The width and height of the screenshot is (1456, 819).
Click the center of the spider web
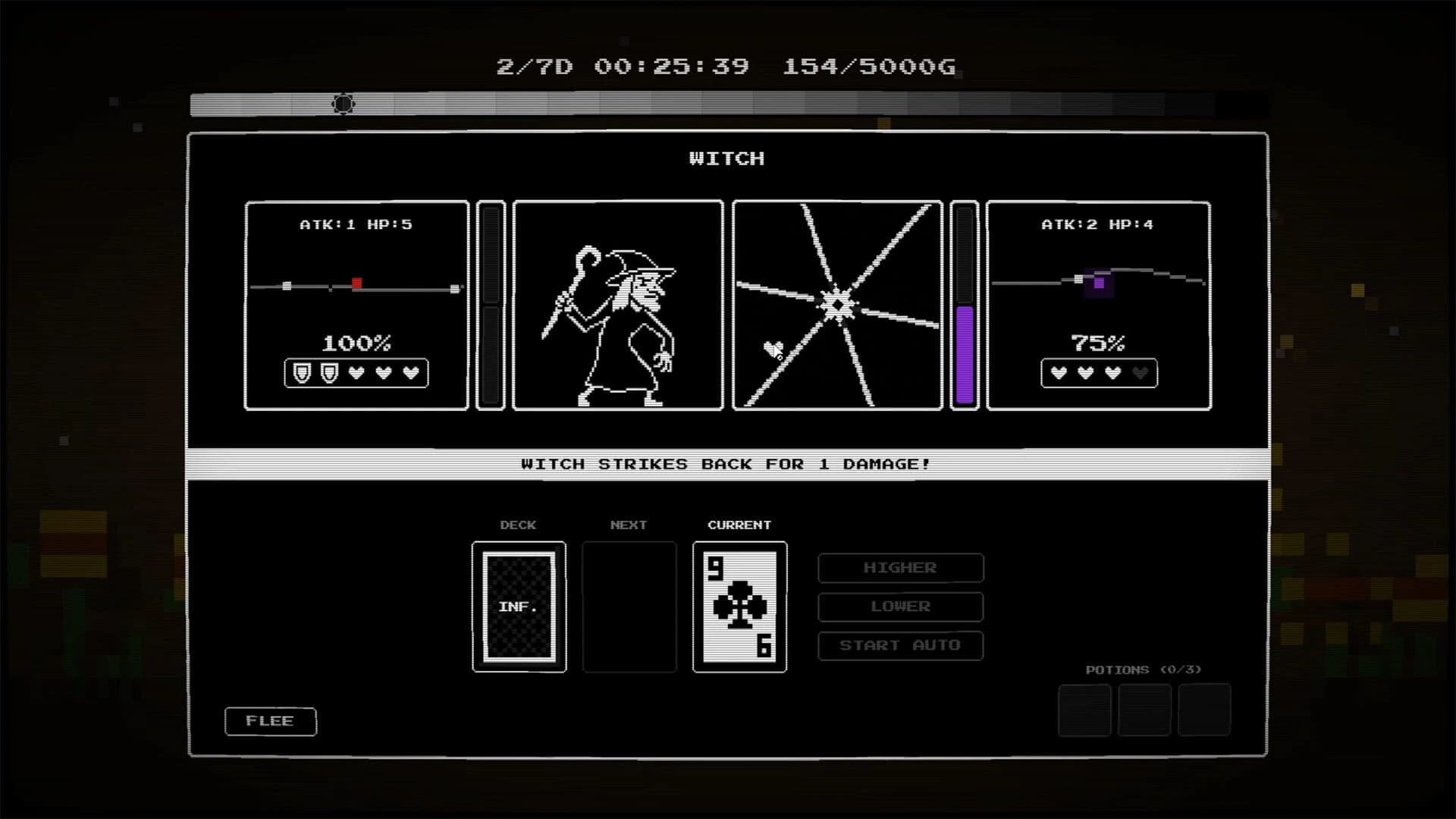point(836,303)
